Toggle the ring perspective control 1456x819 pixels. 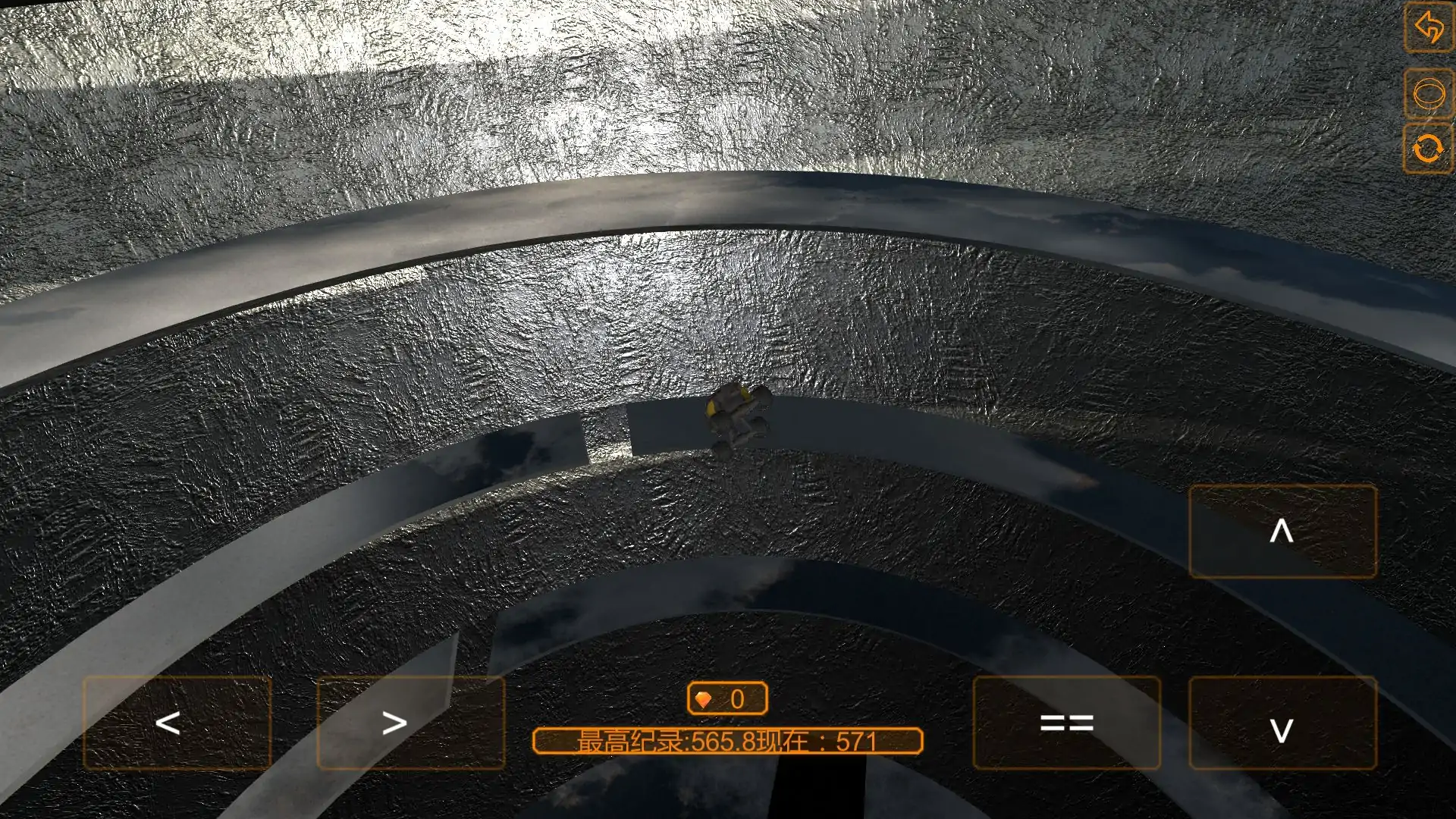pos(1429,93)
